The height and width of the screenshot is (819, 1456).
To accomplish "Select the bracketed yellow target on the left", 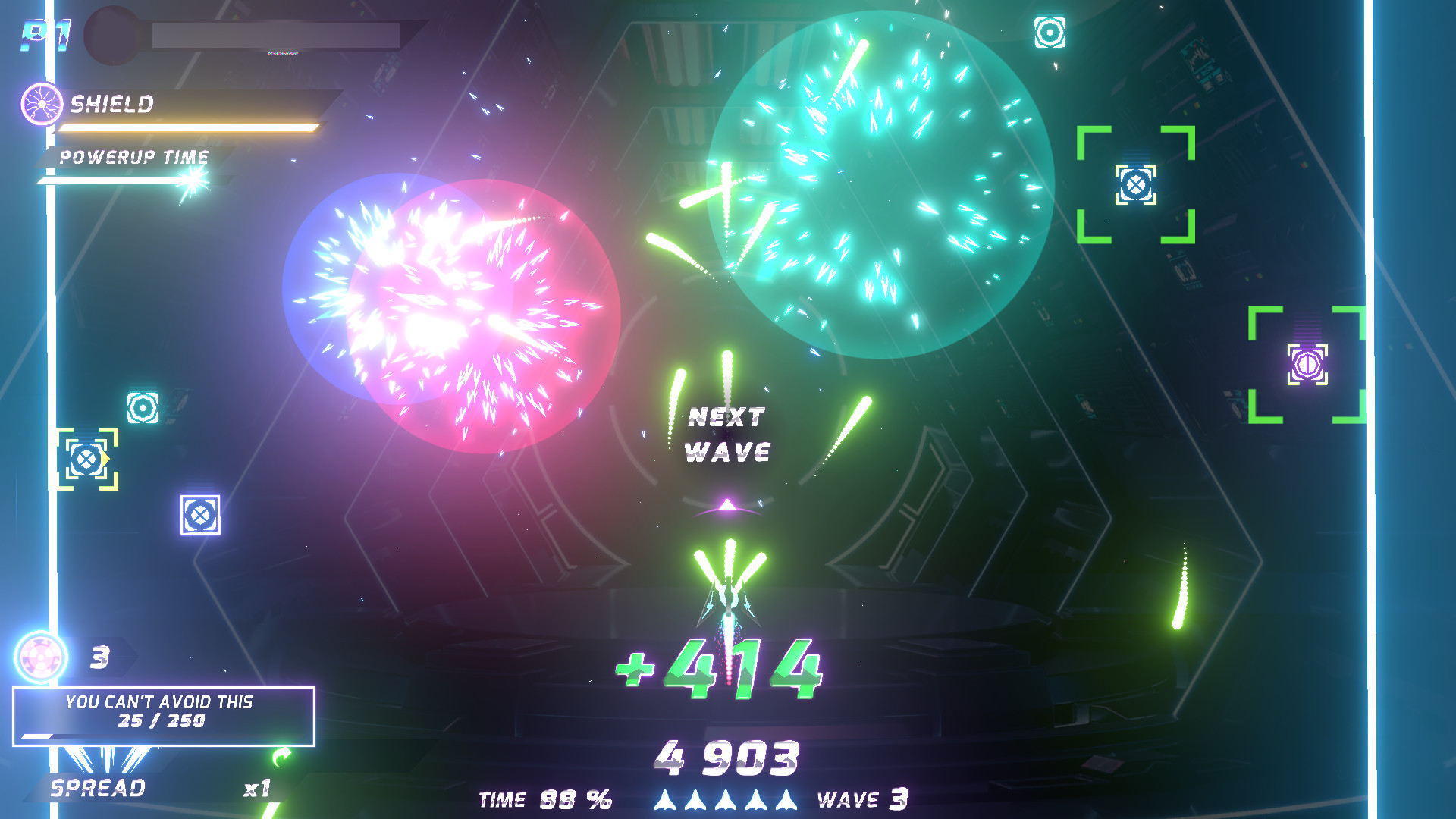I will [86, 457].
